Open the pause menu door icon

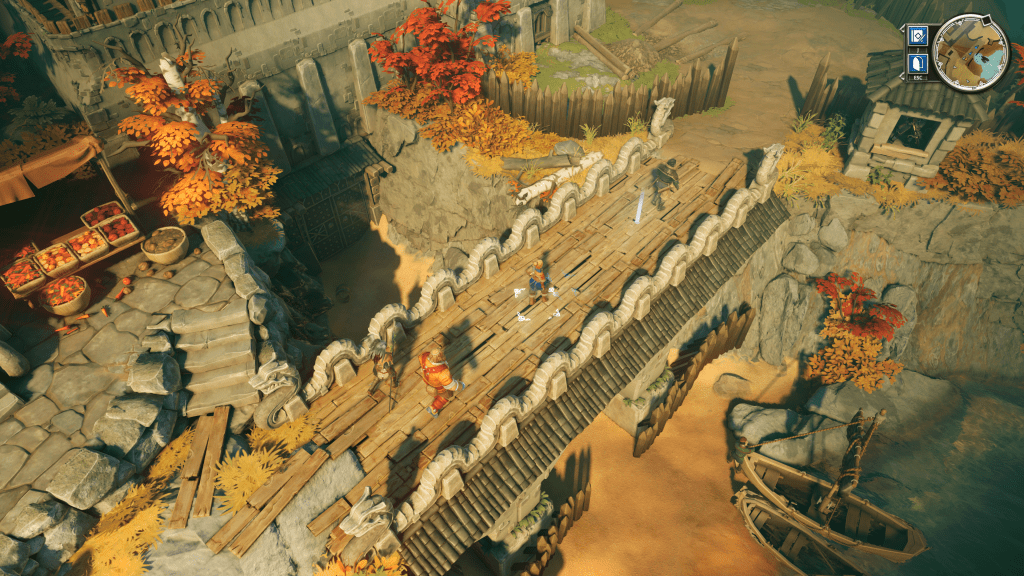click(x=918, y=65)
